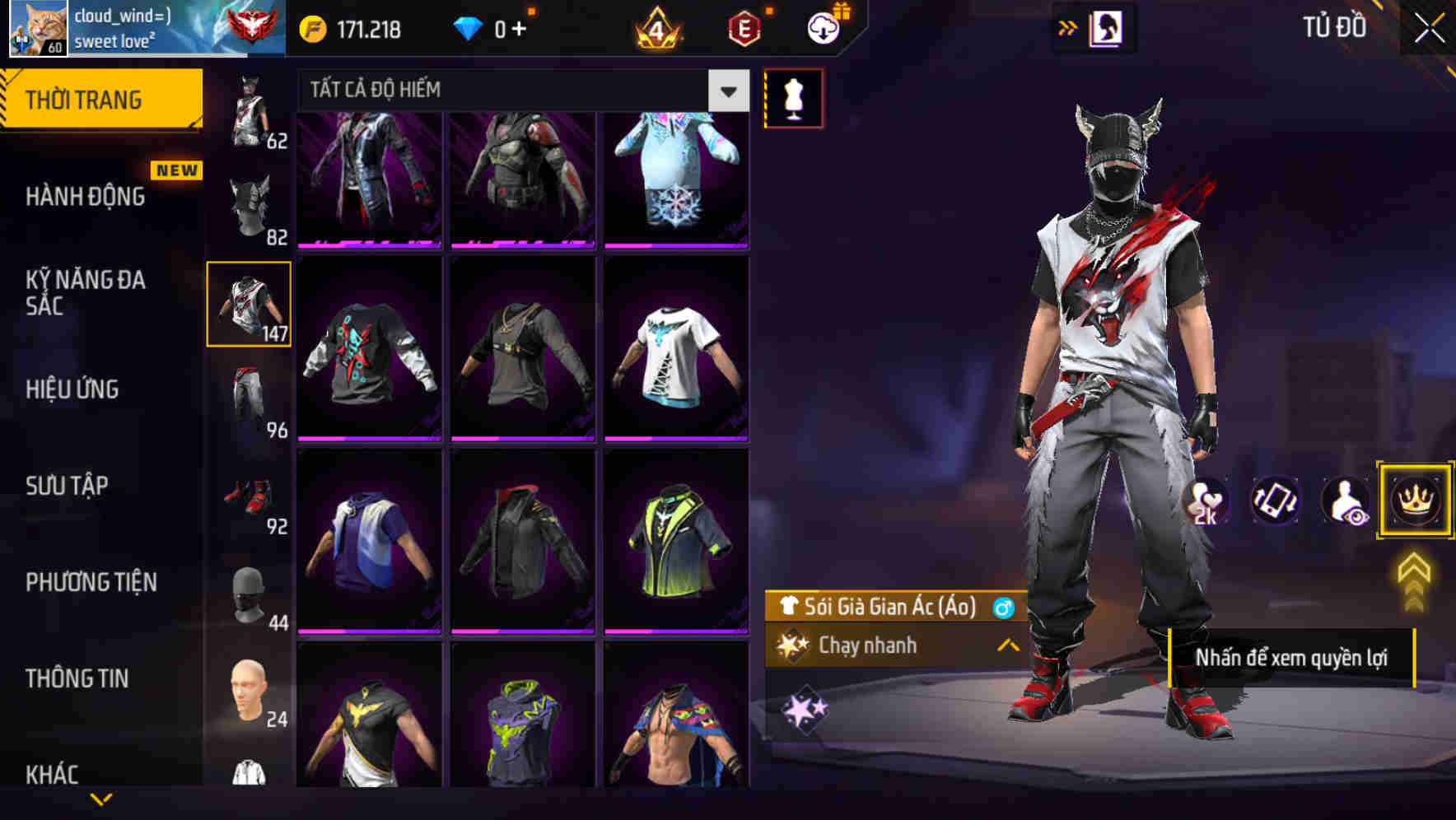Toggle the character preview eye icon
This screenshot has width=1456, height=820.
point(1342,501)
